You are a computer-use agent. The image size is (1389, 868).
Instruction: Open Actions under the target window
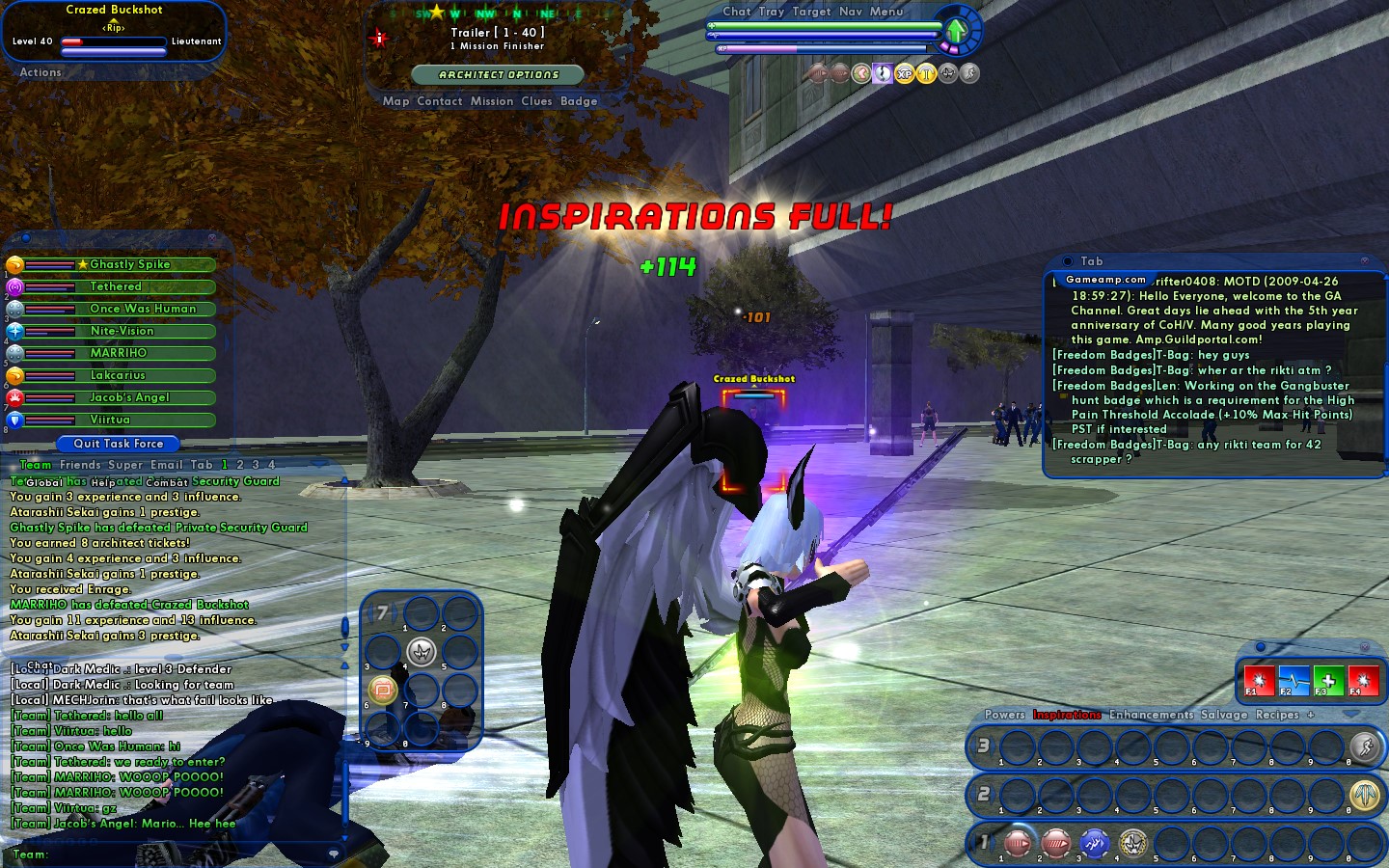coord(41,72)
